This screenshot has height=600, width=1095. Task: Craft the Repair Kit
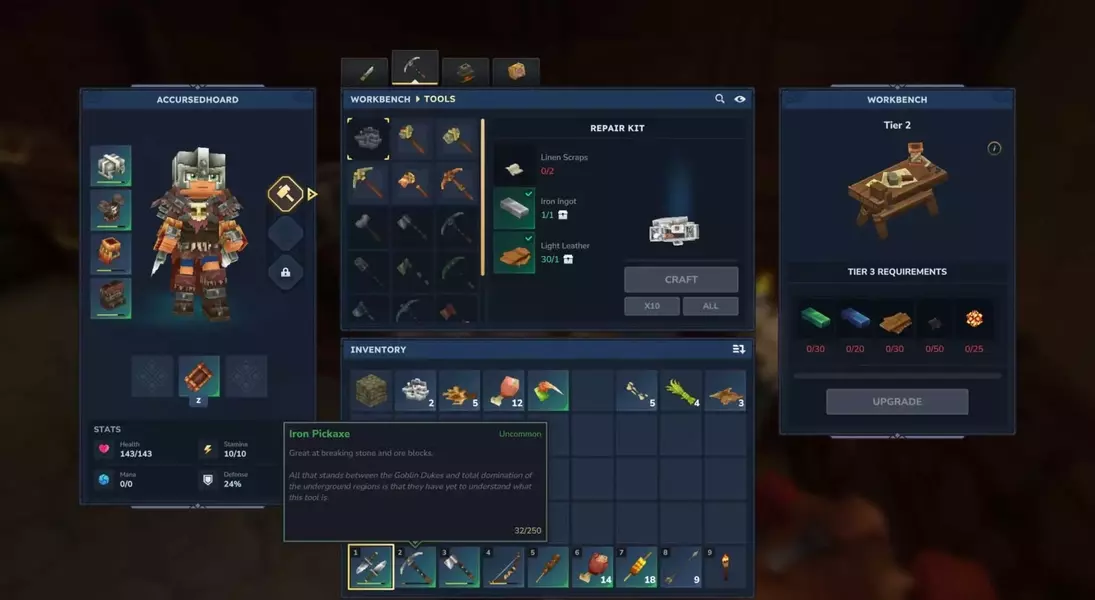click(x=681, y=279)
